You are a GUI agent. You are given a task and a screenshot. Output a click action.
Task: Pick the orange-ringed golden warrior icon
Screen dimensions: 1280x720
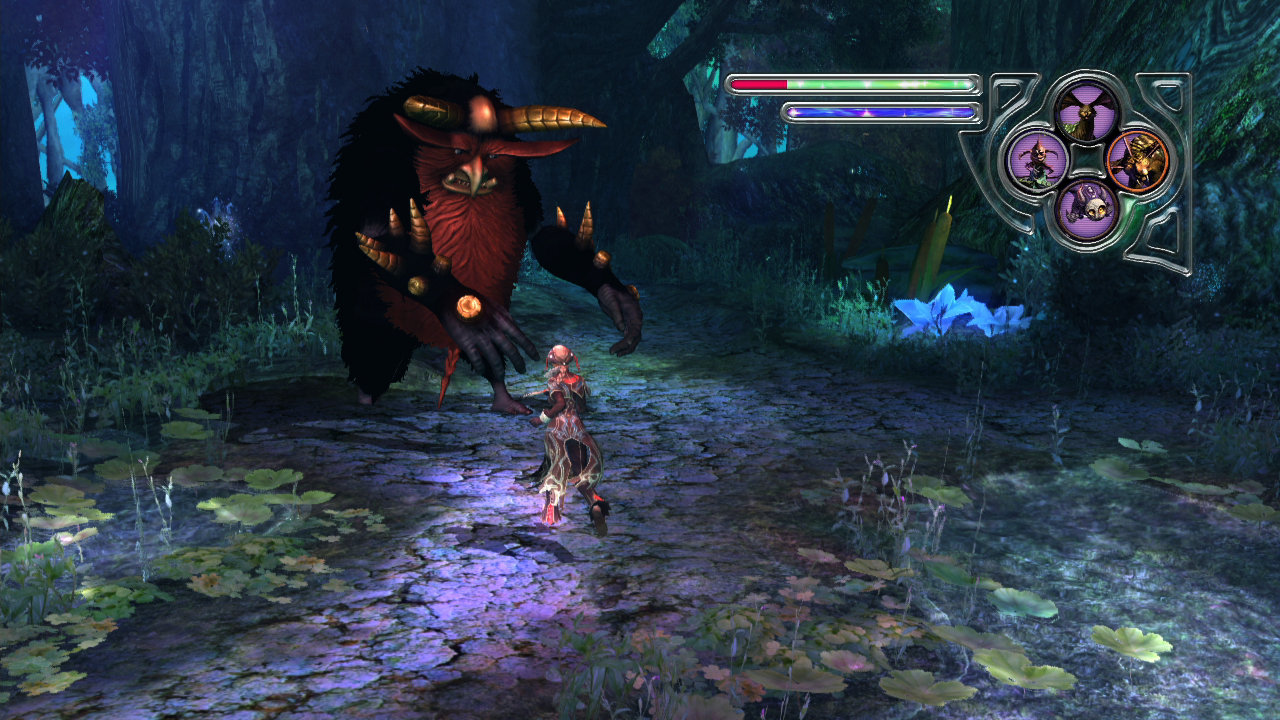coord(1138,160)
